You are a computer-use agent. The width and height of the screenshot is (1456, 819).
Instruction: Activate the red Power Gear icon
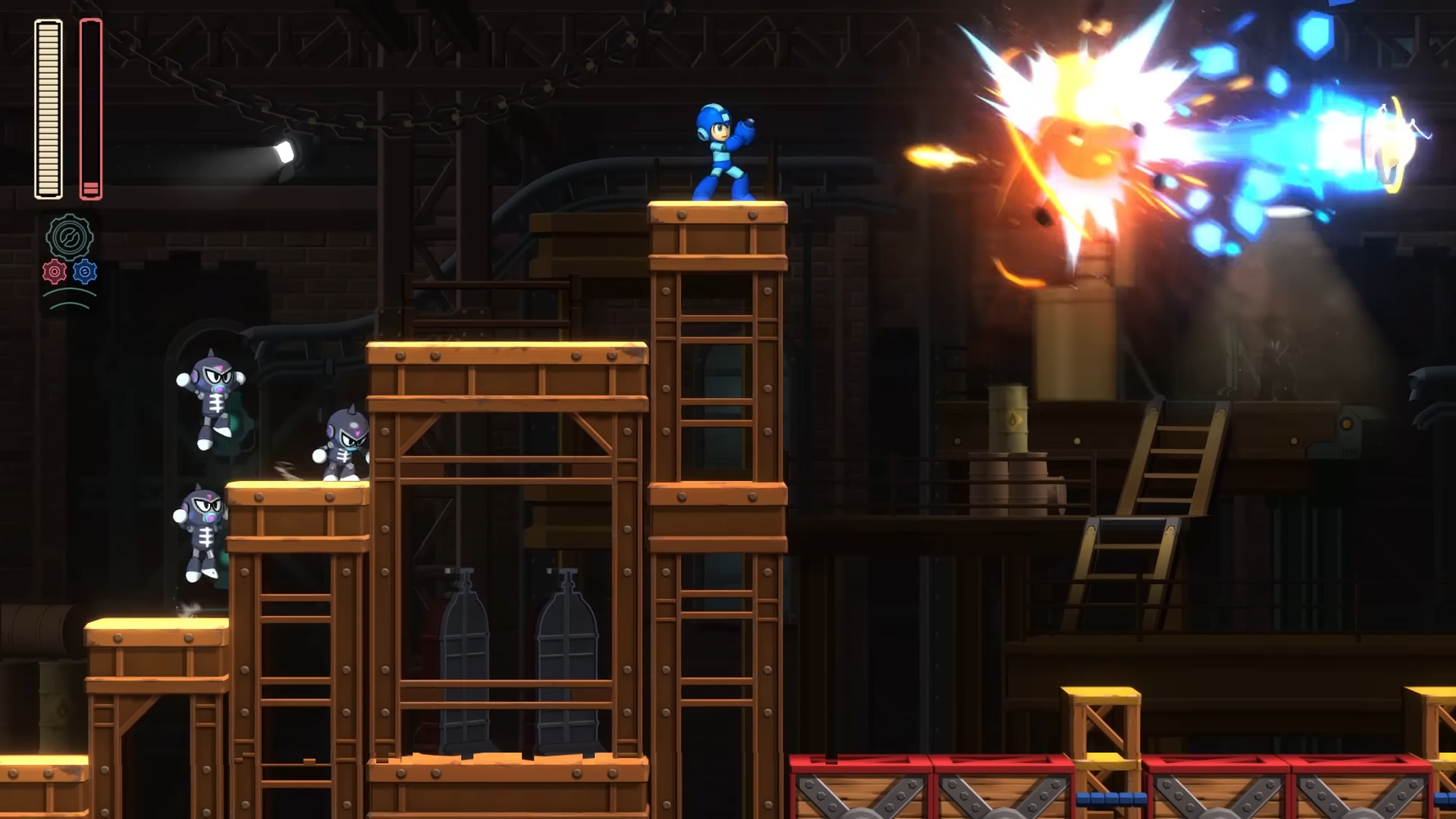click(54, 272)
